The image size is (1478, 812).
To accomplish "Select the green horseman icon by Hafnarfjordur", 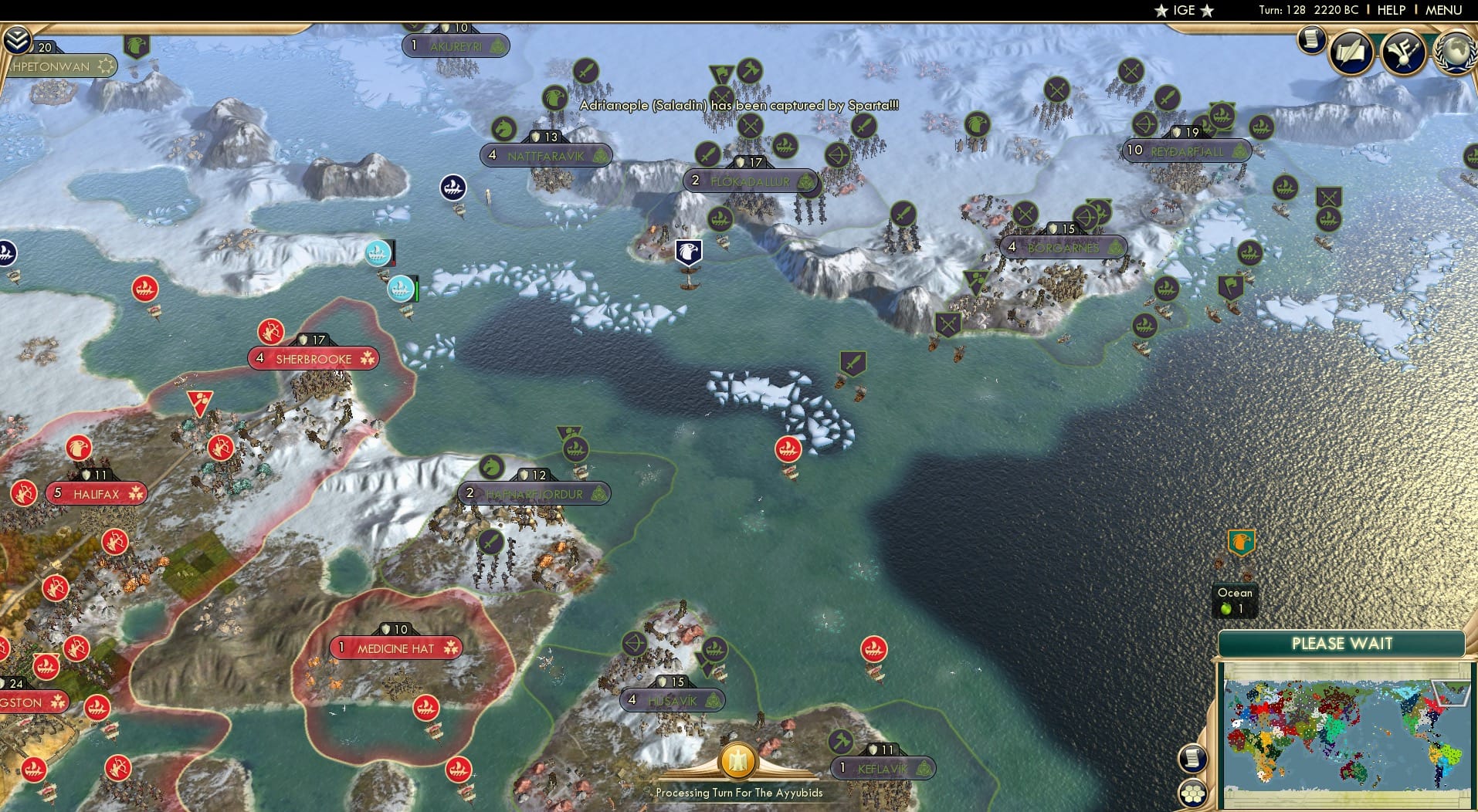I will pyautogui.click(x=491, y=468).
